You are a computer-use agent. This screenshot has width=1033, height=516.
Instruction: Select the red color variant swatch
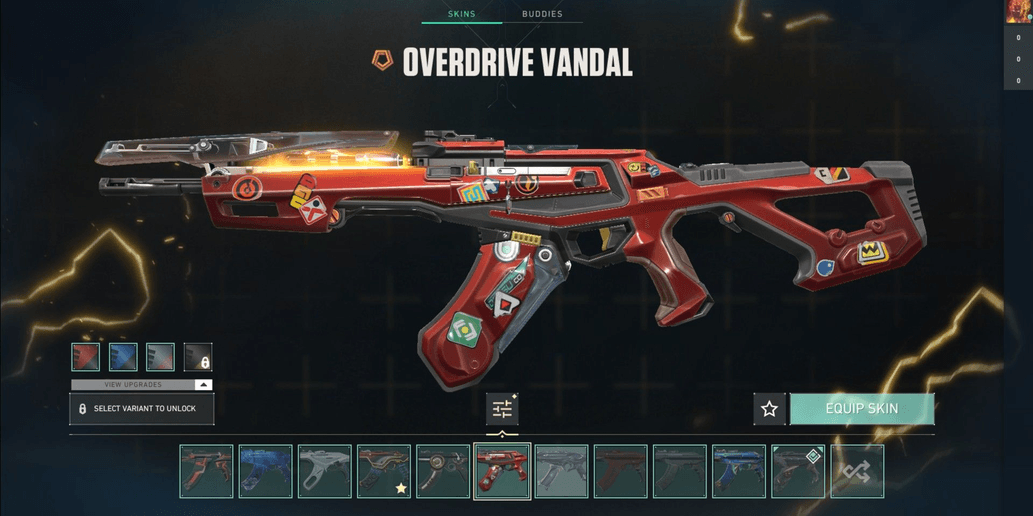pos(85,357)
